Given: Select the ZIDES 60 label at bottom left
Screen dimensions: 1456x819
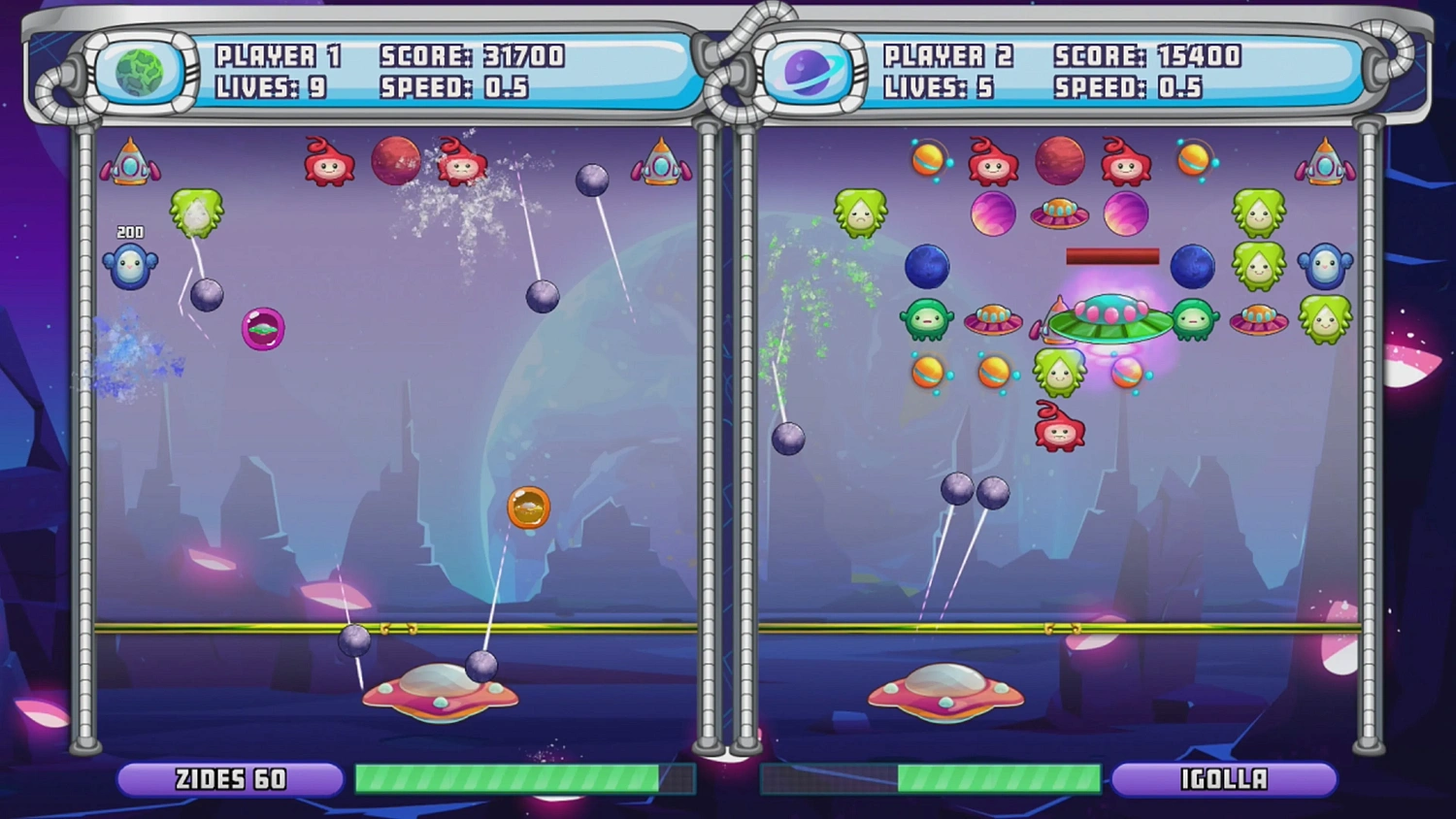Looking at the screenshot, I should coord(229,777).
